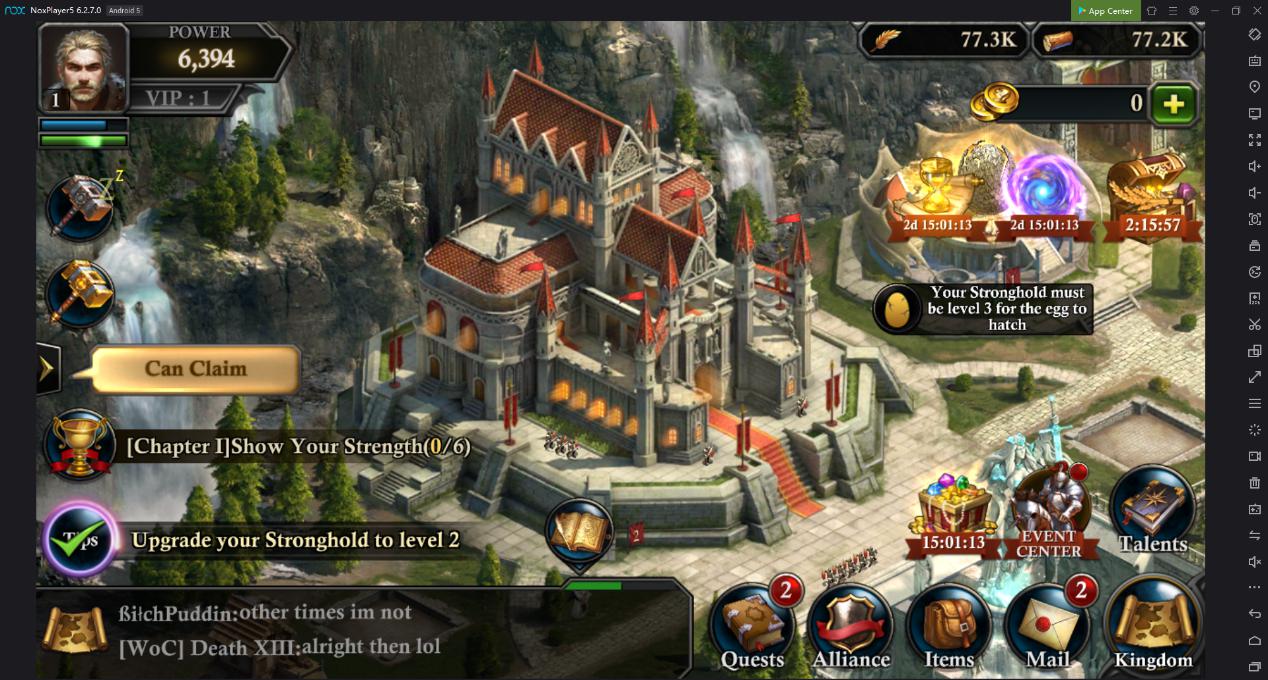Screen dimensions: 1268x680
Task: Open the sleeping builder hammer icon
Action: [x=81, y=208]
